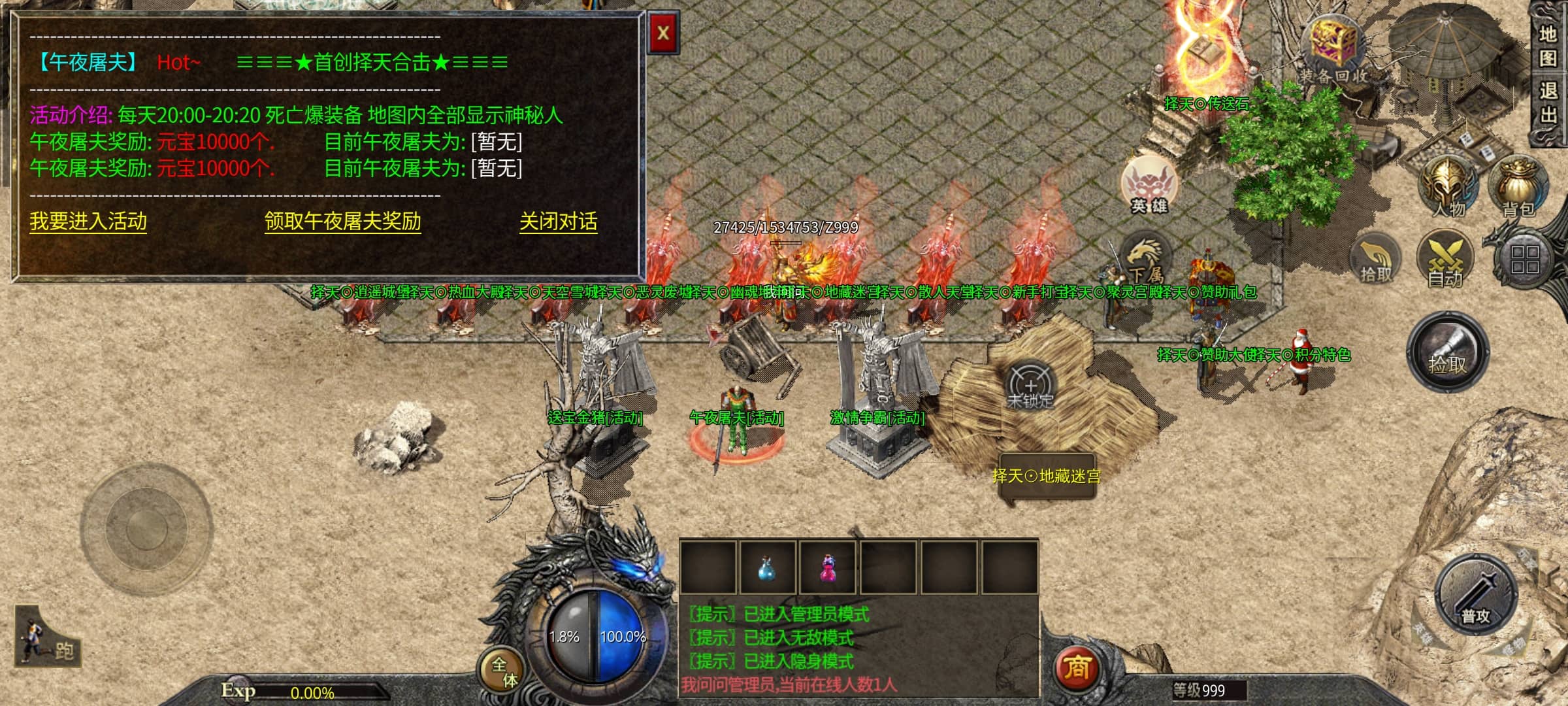Select the pink potion hotbar slot

point(828,567)
